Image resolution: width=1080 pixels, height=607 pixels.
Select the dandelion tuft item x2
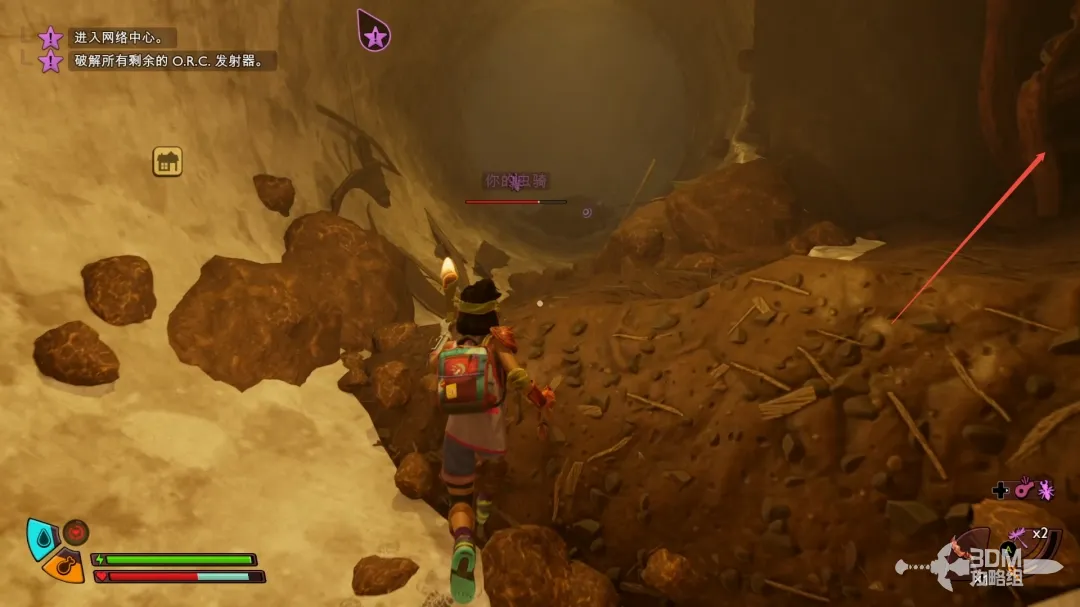coord(1017,536)
